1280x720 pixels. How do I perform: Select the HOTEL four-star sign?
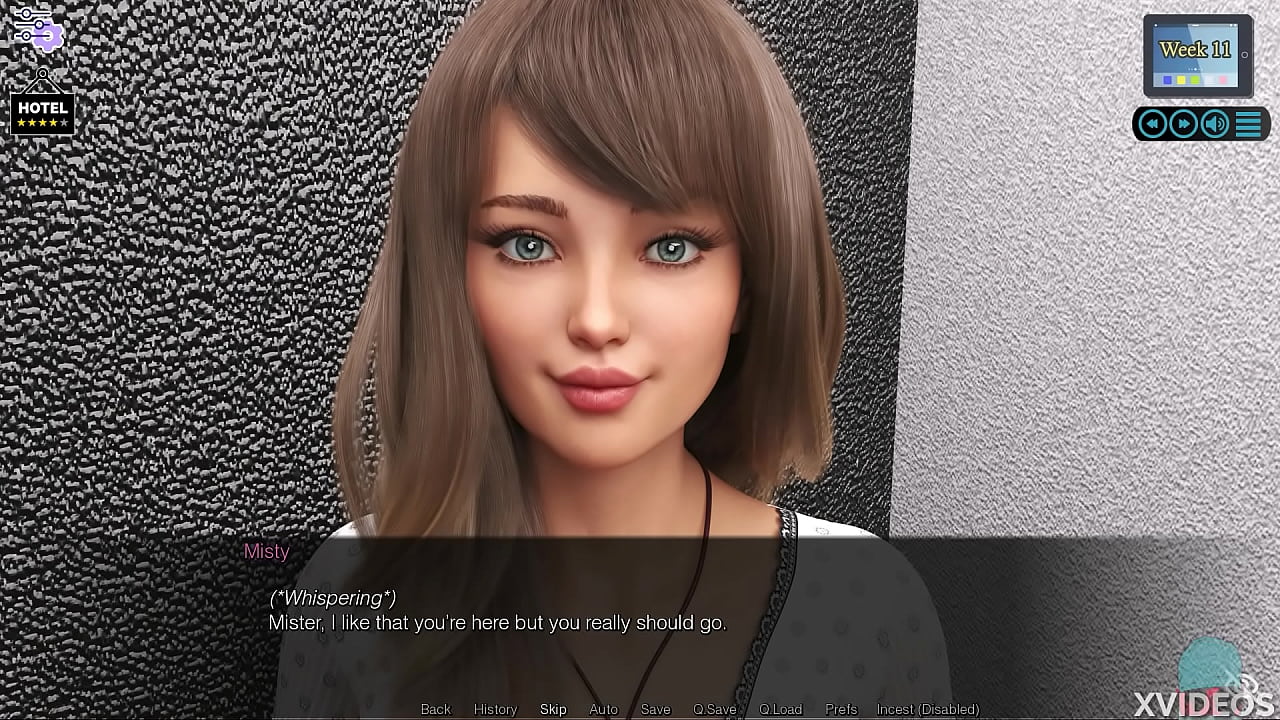[x=42, y=110]
